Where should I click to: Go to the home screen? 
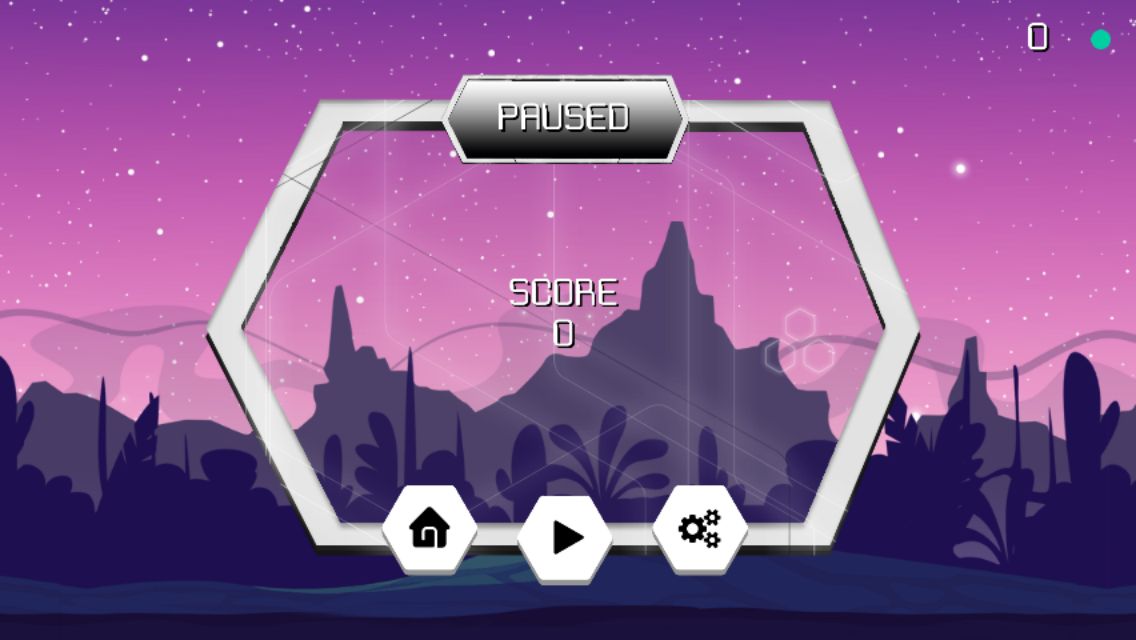430,529
